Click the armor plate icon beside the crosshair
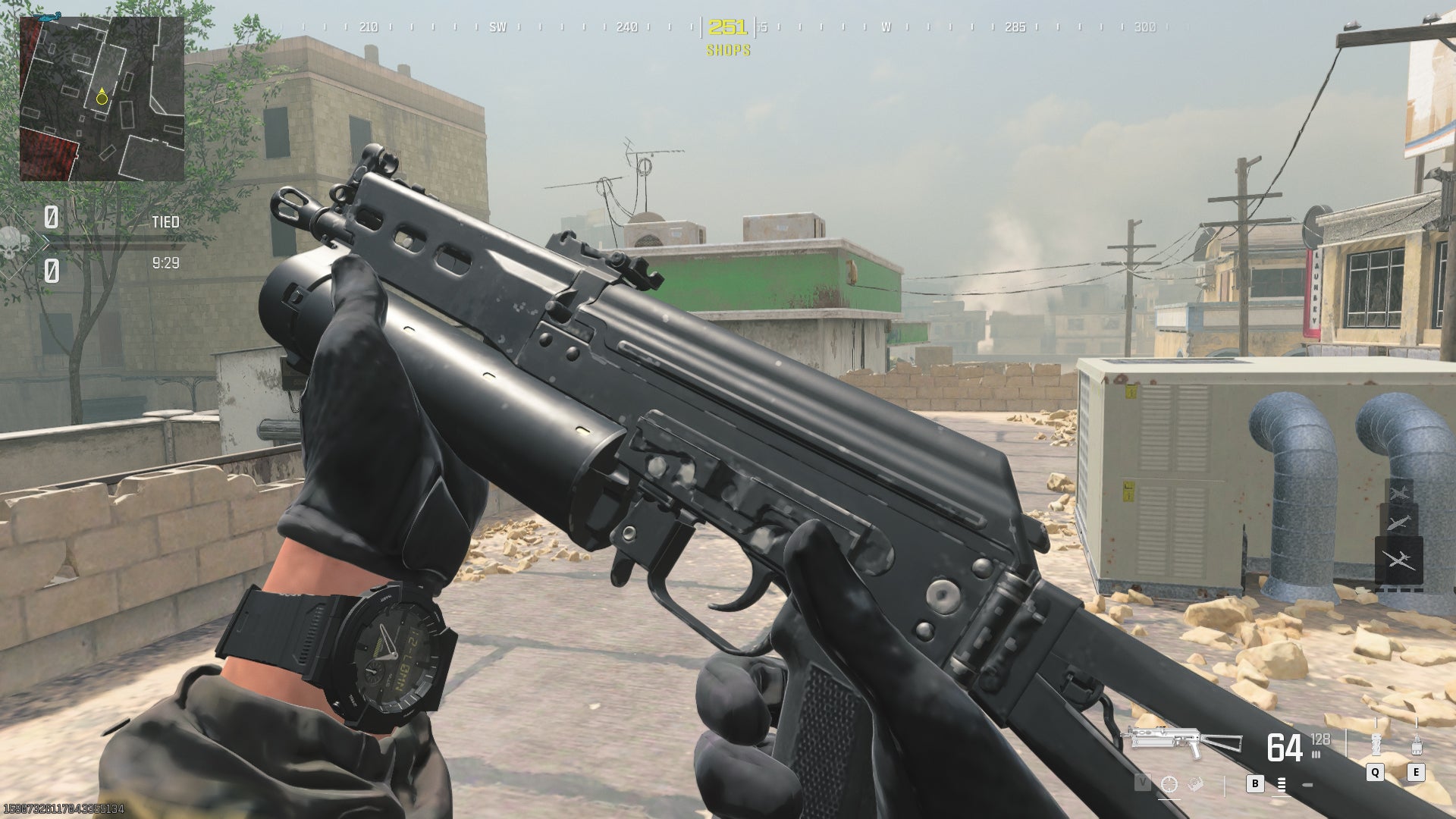1456x819 pixels. coord(1195,784)
